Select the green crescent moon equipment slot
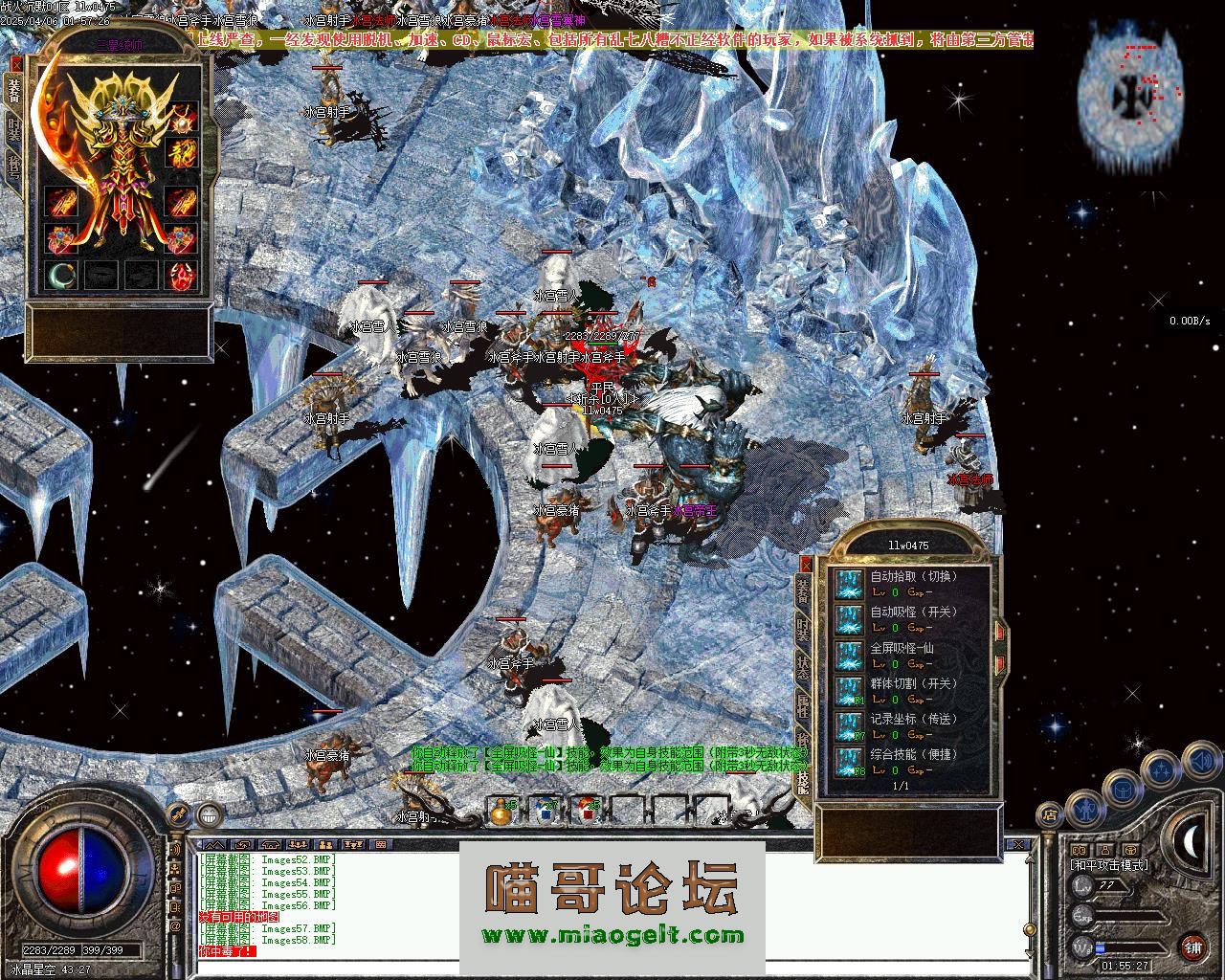 click(x=61, y=276)
